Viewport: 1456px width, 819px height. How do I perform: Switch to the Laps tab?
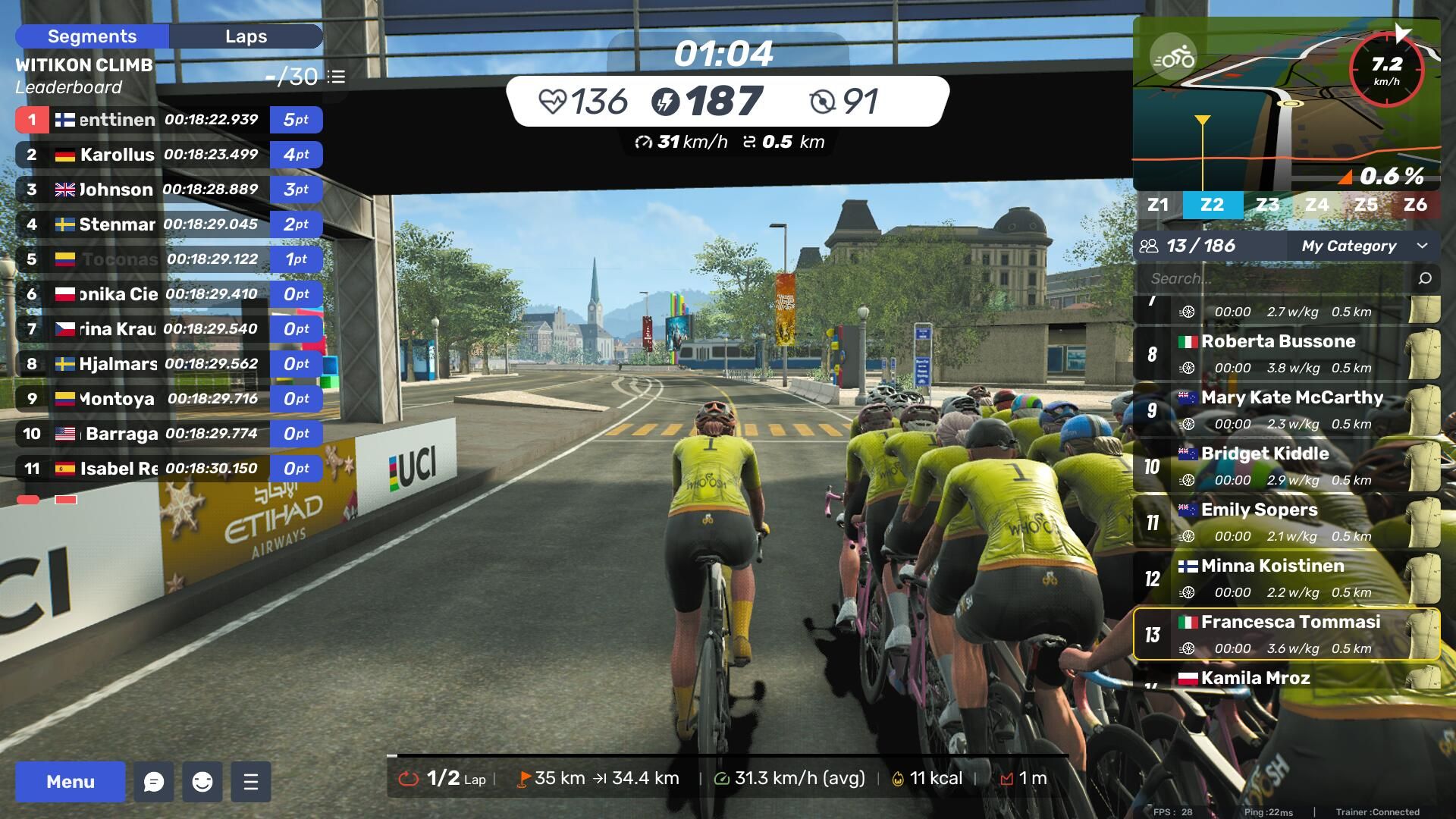click(x=246, y=36)
